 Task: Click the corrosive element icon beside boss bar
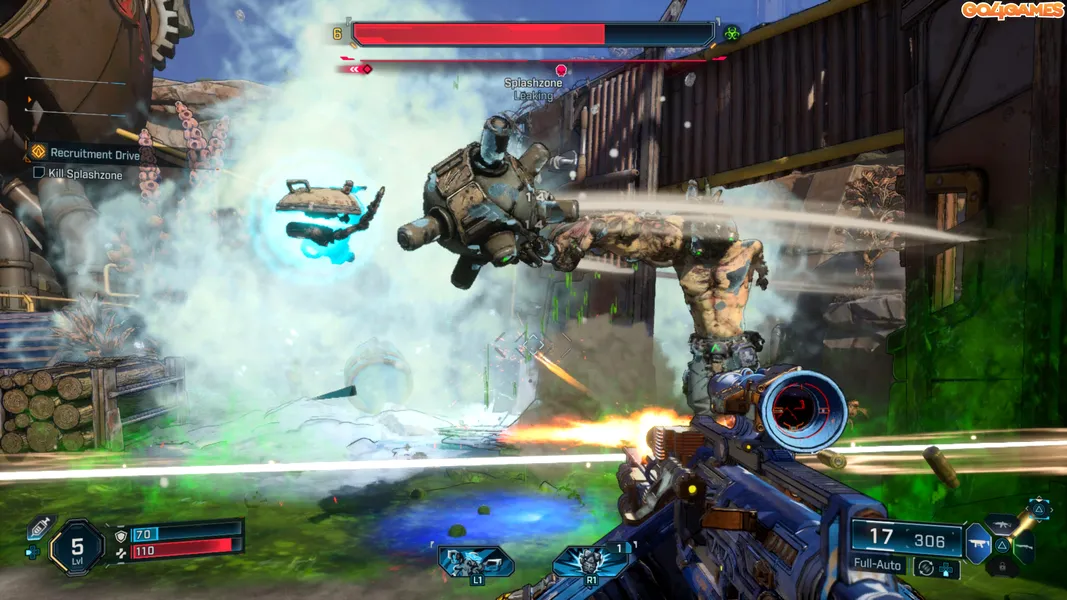733,33
